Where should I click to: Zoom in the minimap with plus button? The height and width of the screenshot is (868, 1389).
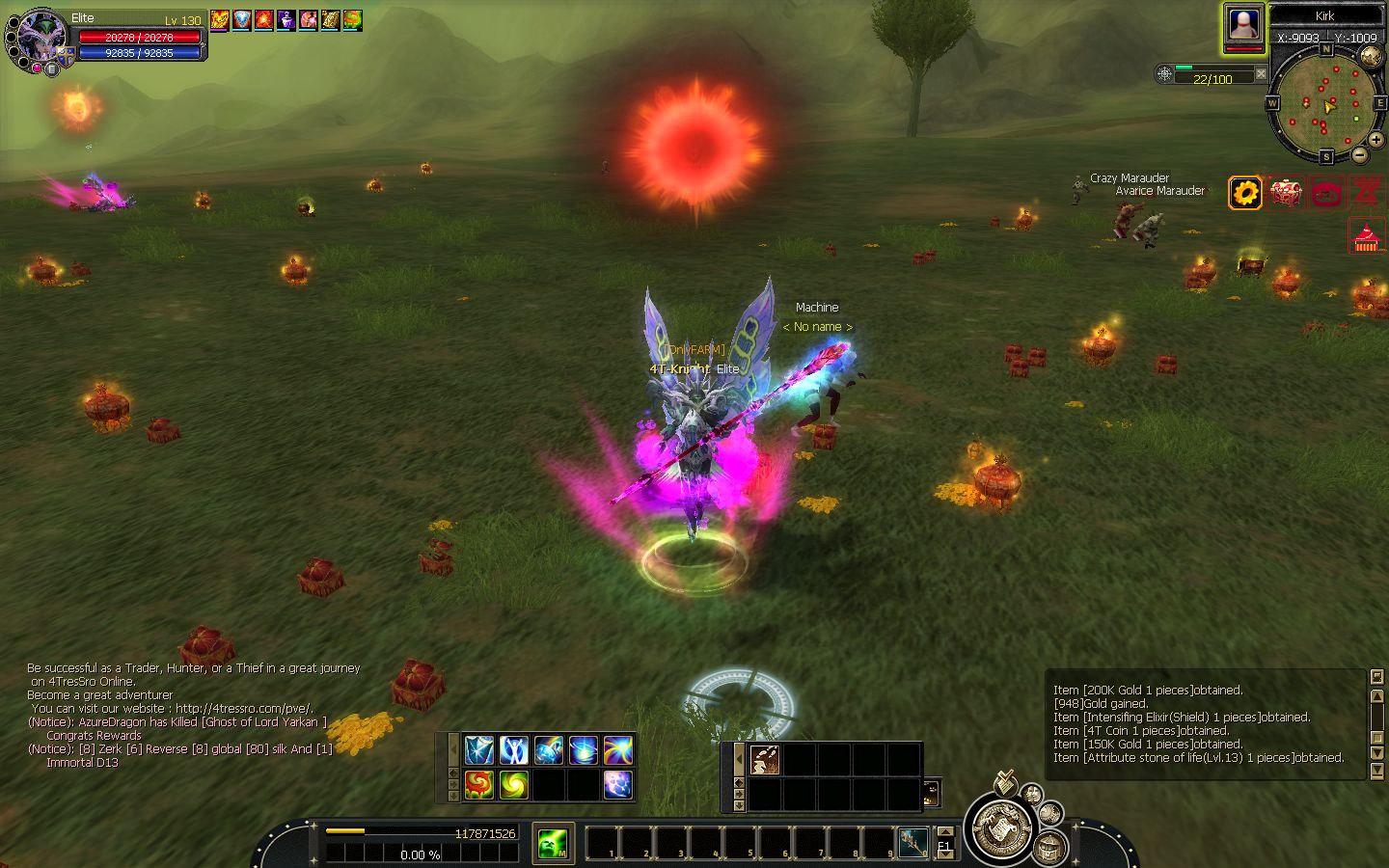(x=1375, y=140)
